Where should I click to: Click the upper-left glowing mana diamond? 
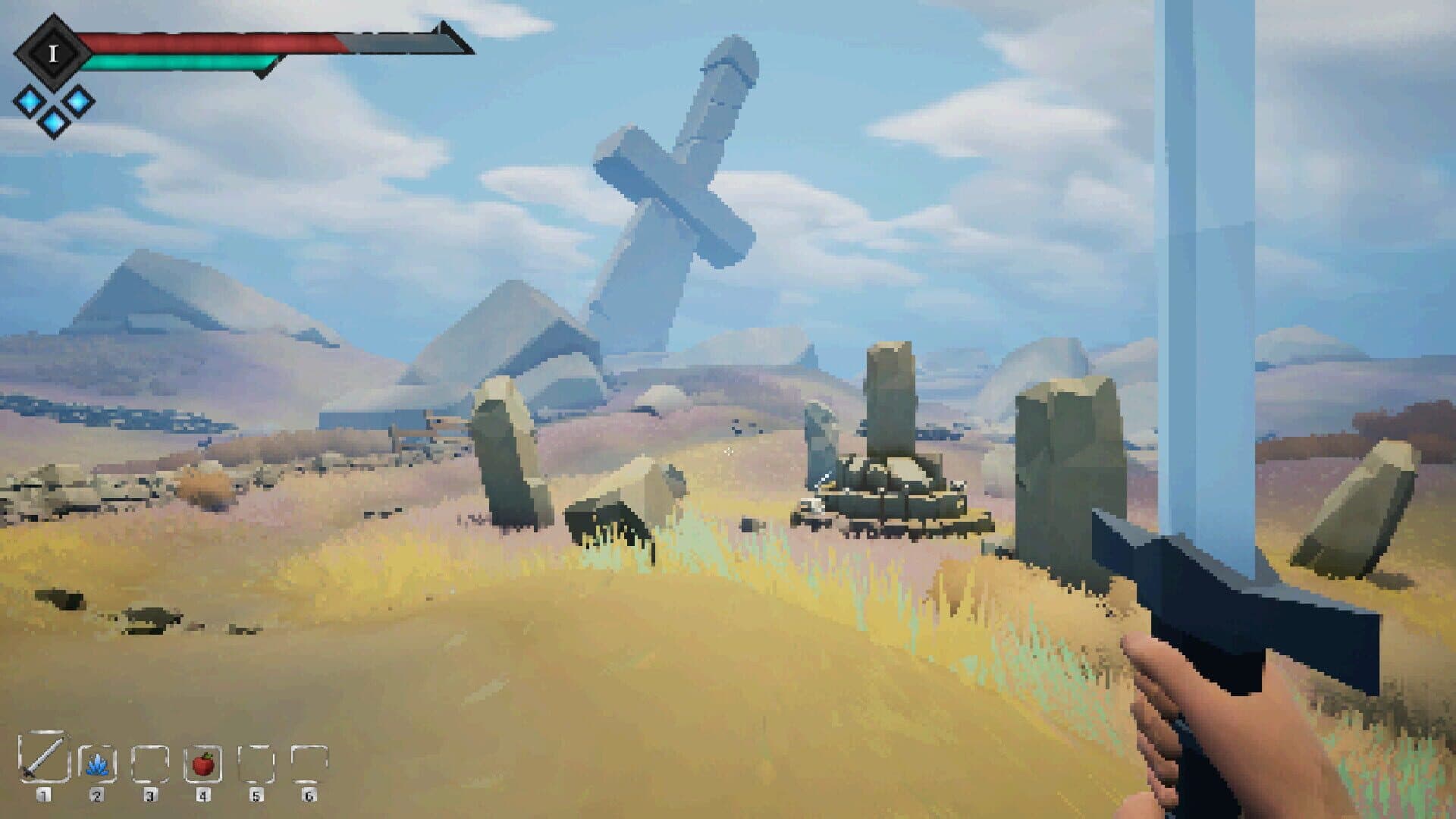click(x=30, y=102)
